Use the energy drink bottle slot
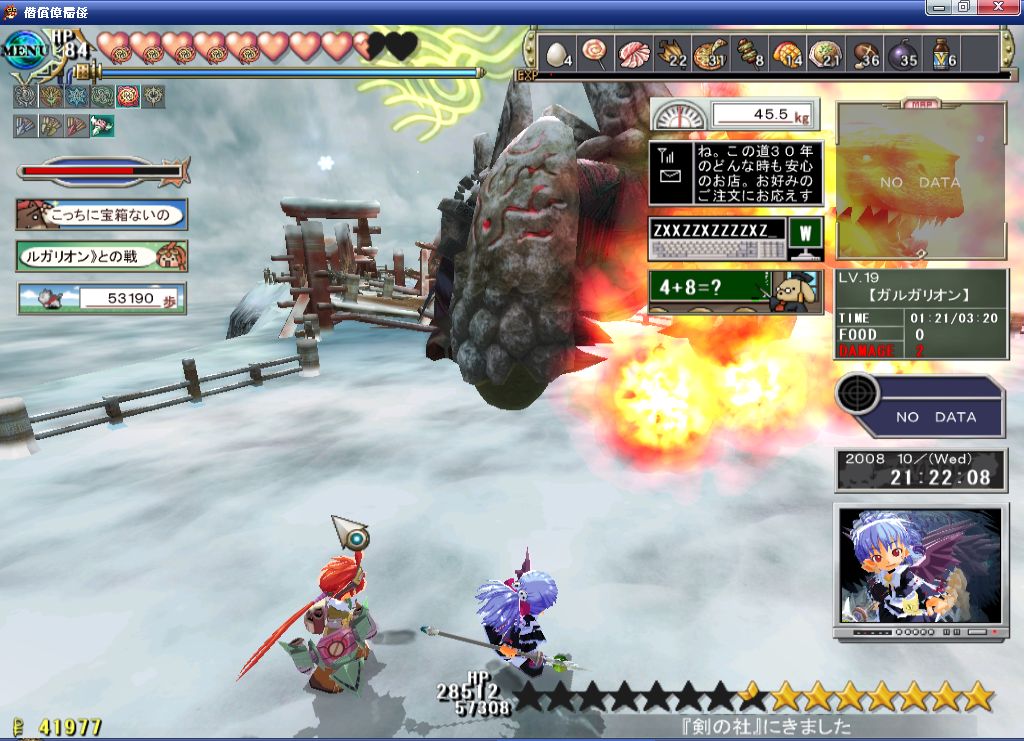 pos(940,53)
